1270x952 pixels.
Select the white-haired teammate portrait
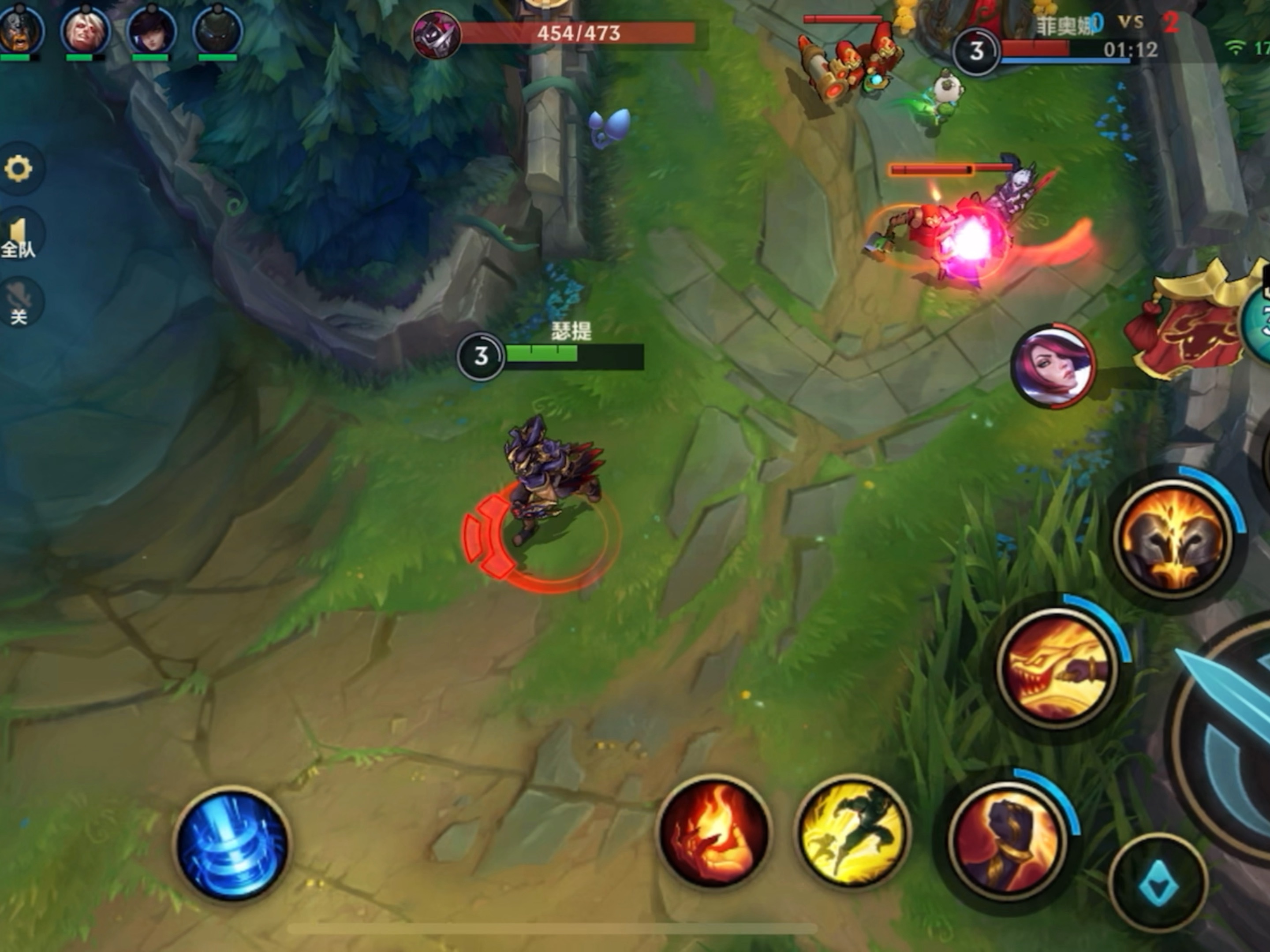point(86,30)
